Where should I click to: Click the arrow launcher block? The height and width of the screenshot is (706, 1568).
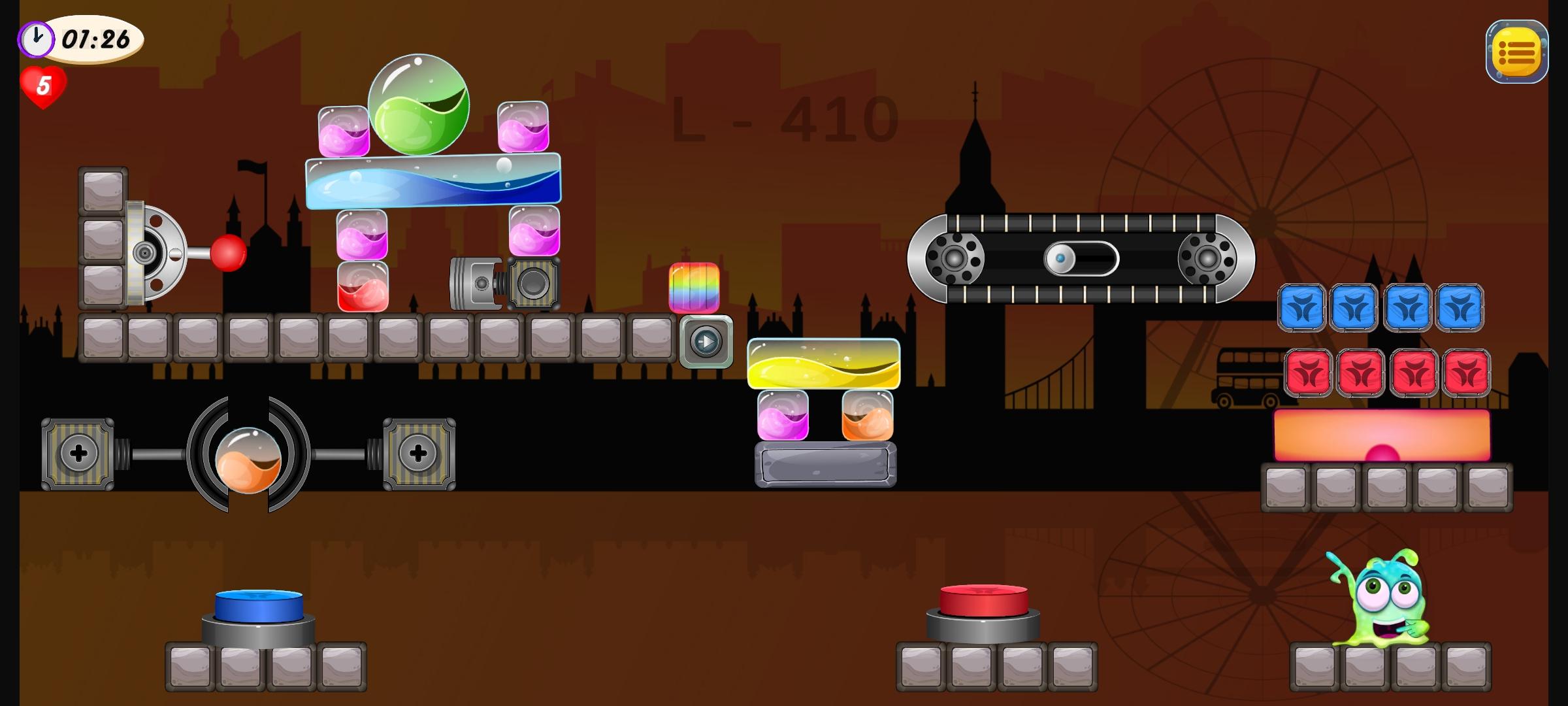(x=706, y=341)
